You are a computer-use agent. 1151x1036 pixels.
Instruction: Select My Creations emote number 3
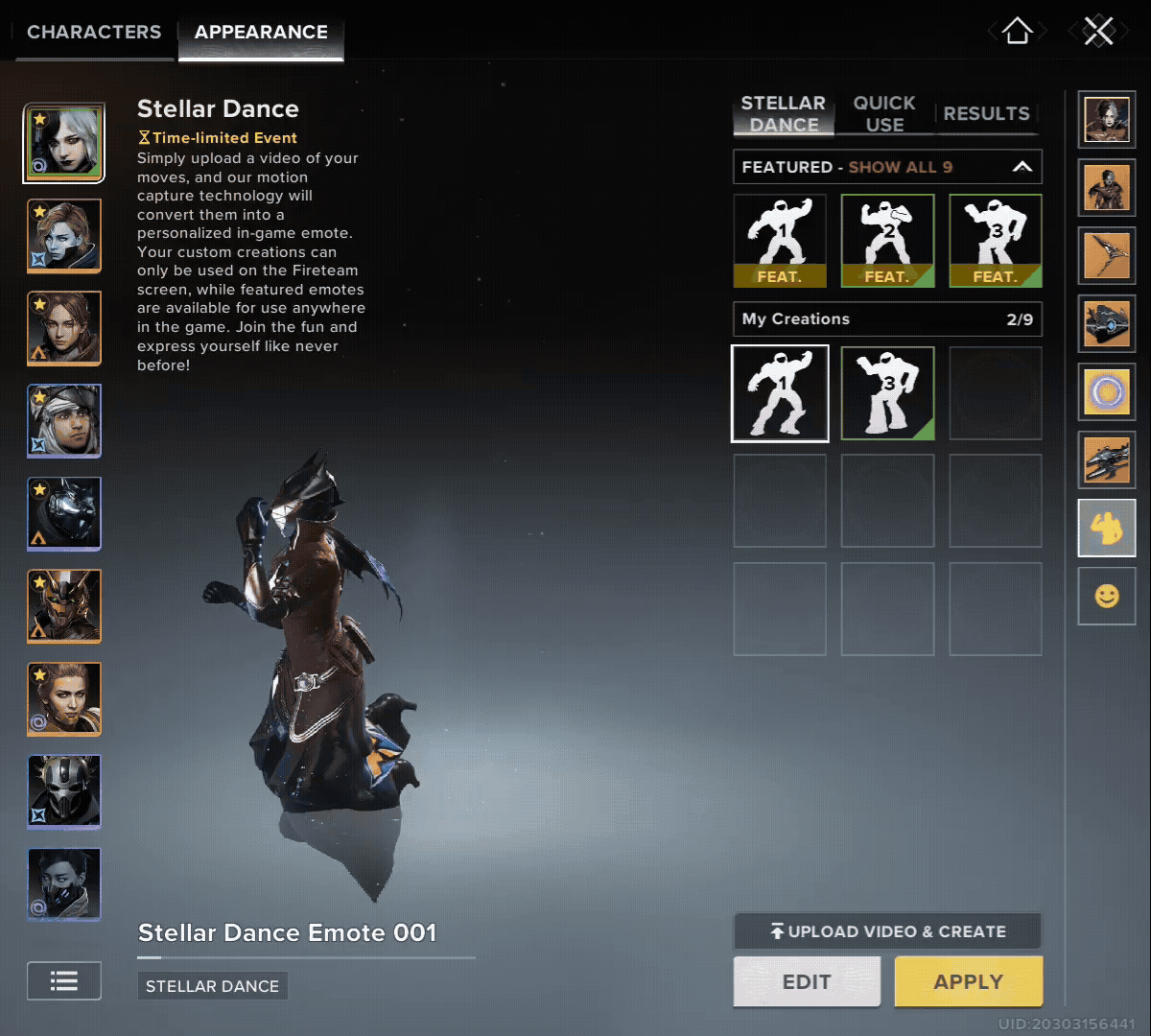[x=887, y=393]
